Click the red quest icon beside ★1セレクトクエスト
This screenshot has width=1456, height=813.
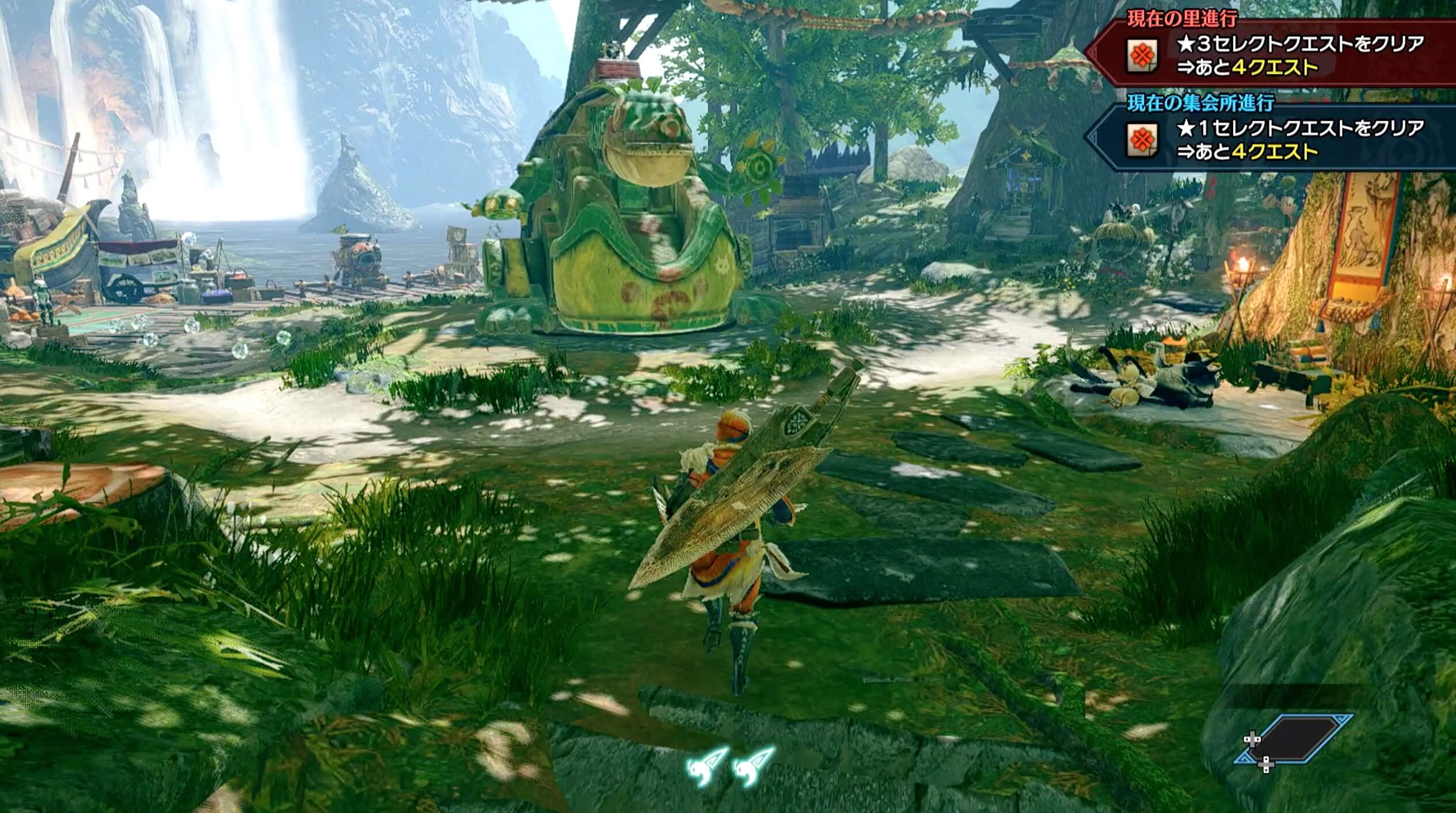tap(1143, 140)
